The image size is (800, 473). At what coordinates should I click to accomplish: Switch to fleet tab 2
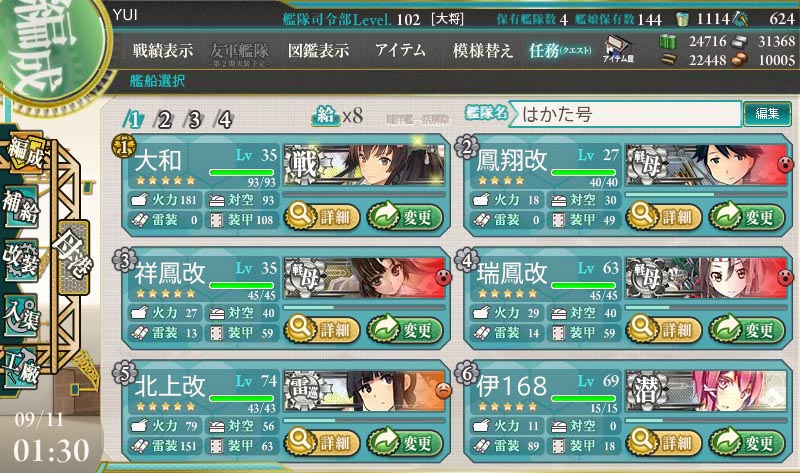(x=165, y=120)
